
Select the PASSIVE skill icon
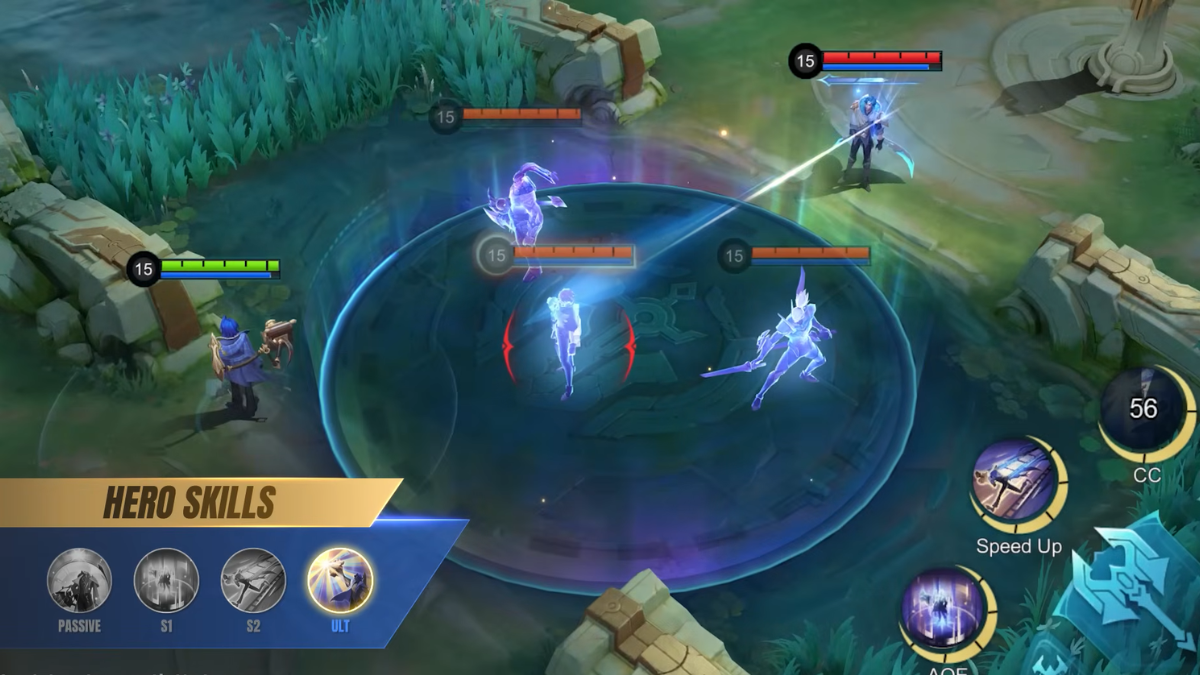[x=79, y=581]
